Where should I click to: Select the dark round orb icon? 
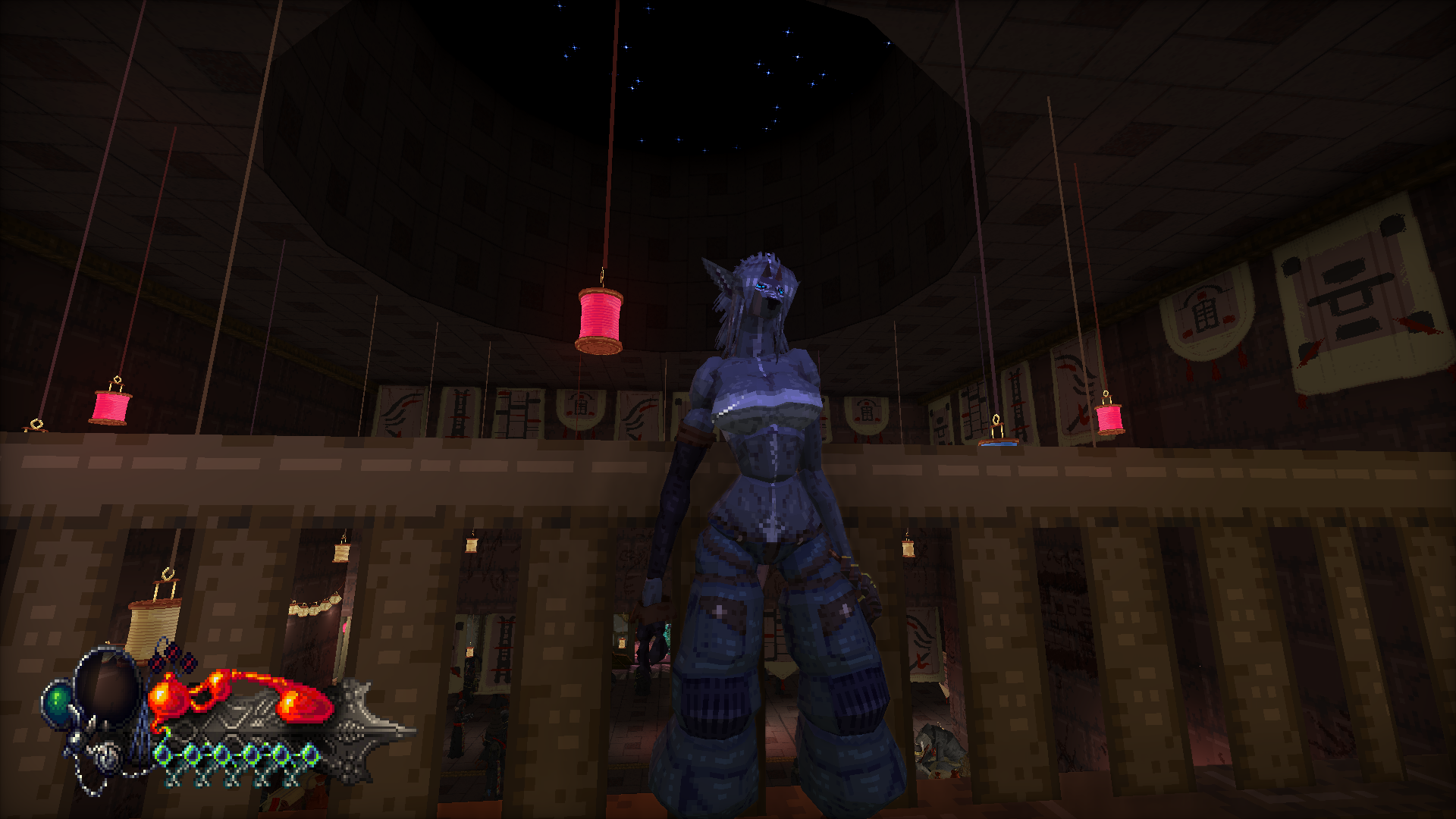click(x=108, y=688)
